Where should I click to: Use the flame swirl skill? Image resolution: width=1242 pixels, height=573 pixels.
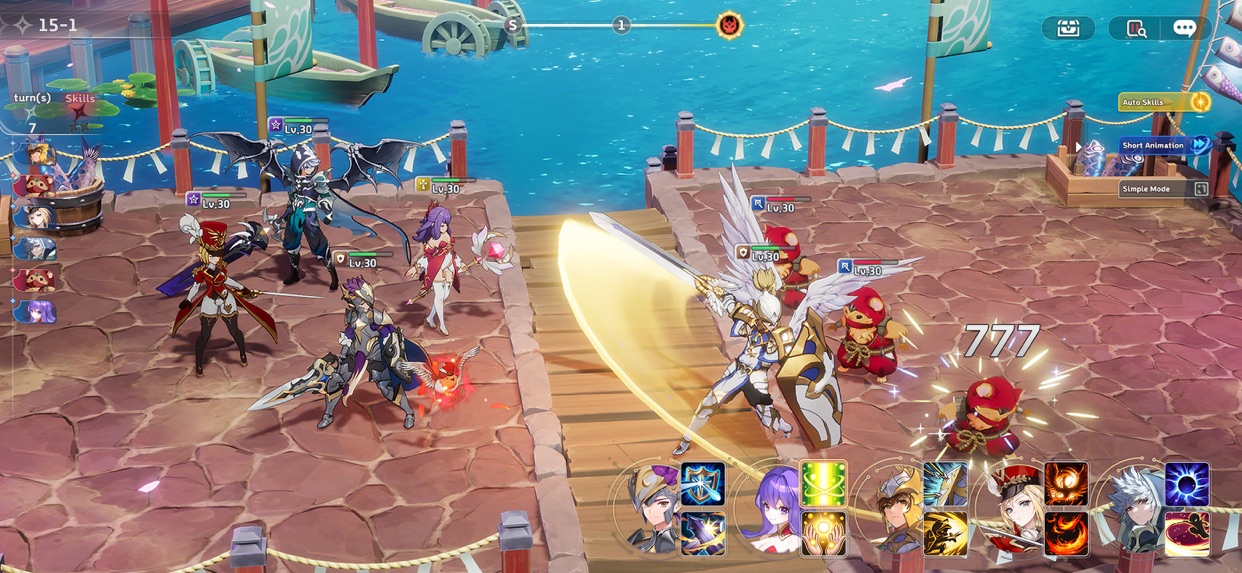coord(1066,533)
